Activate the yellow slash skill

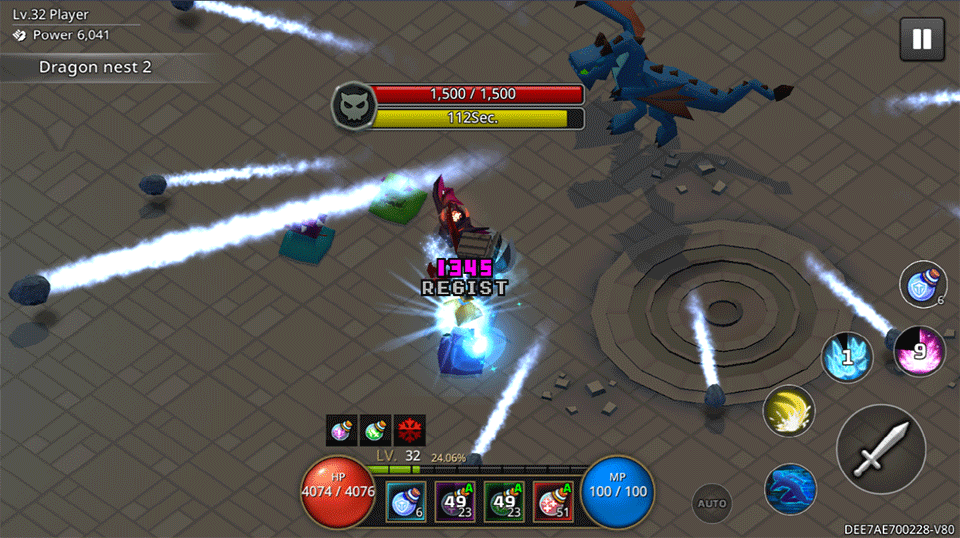click(789, 410)
